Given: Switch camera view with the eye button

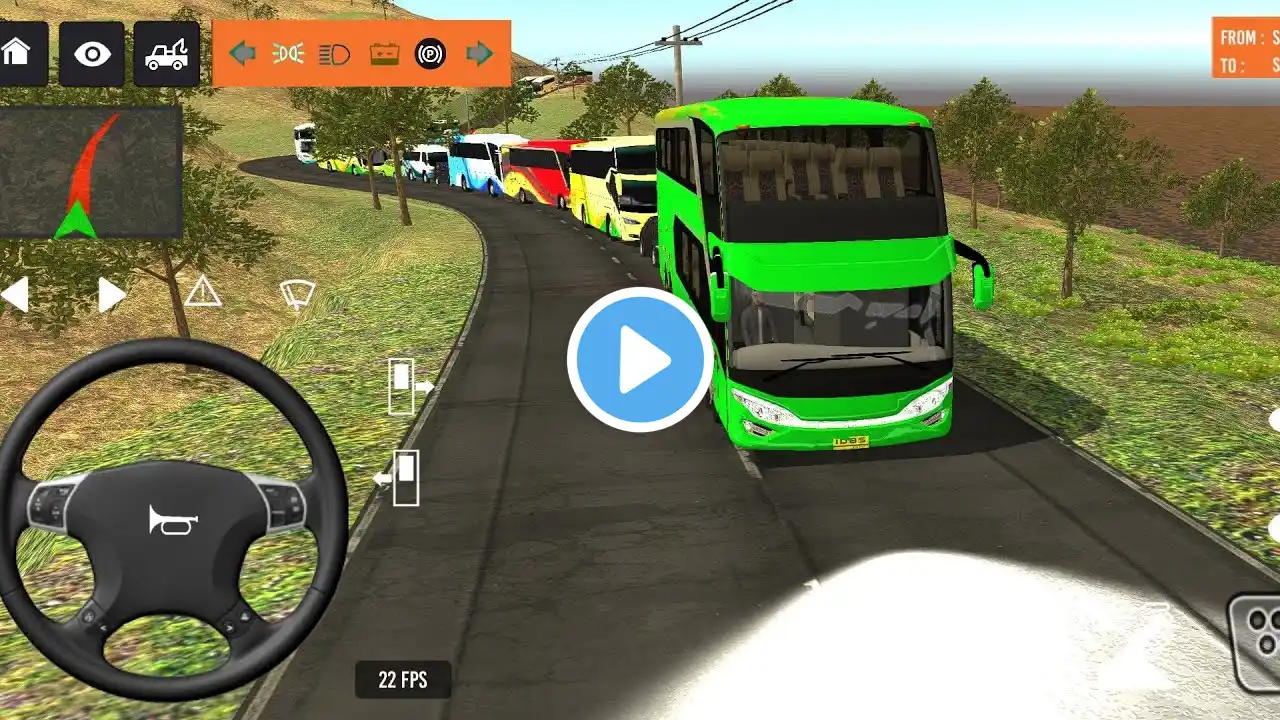Looking at the screenshot, I should [92, 53].
